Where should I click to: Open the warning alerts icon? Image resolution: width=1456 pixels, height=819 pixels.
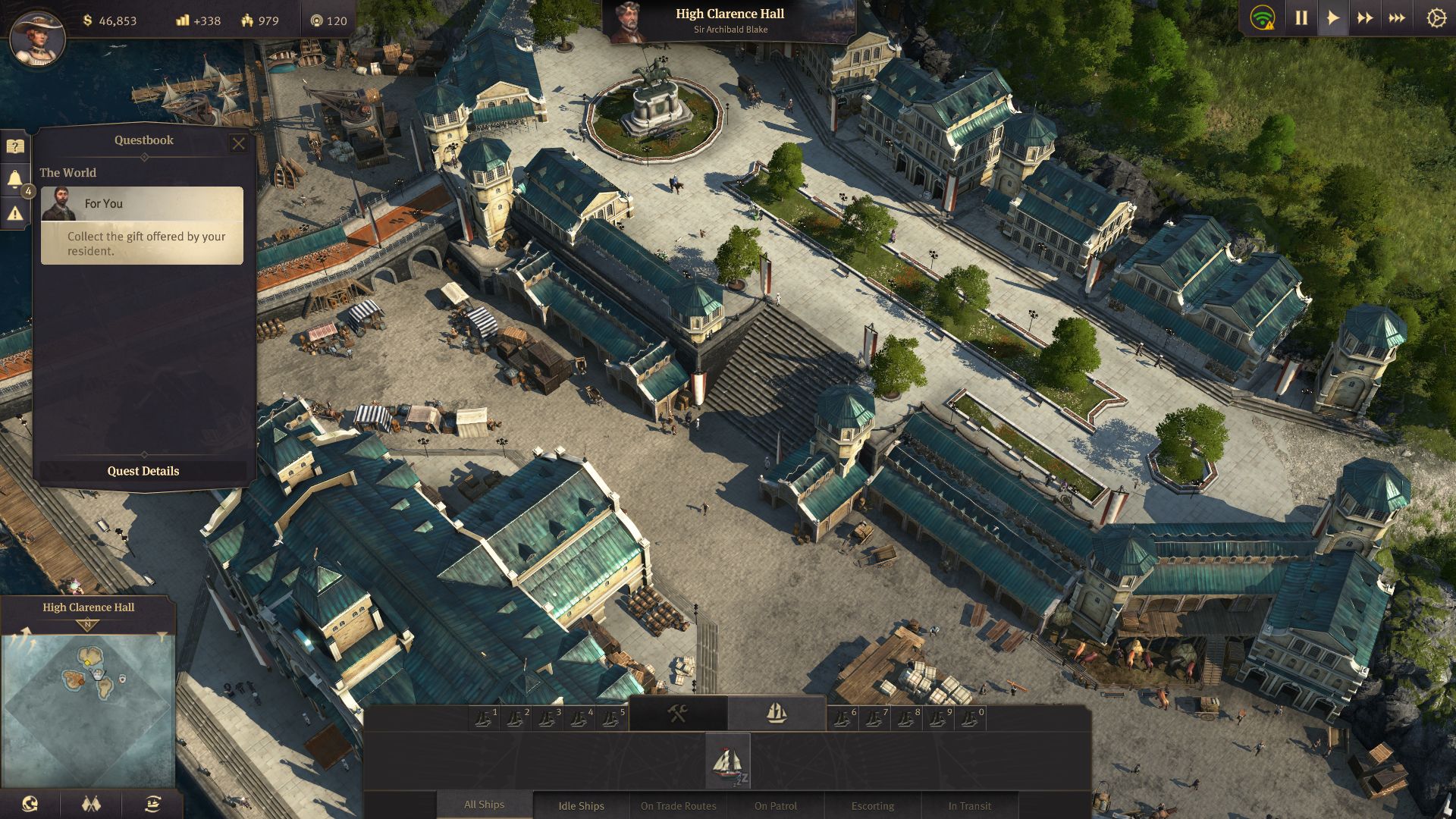[x=15, y=214]
